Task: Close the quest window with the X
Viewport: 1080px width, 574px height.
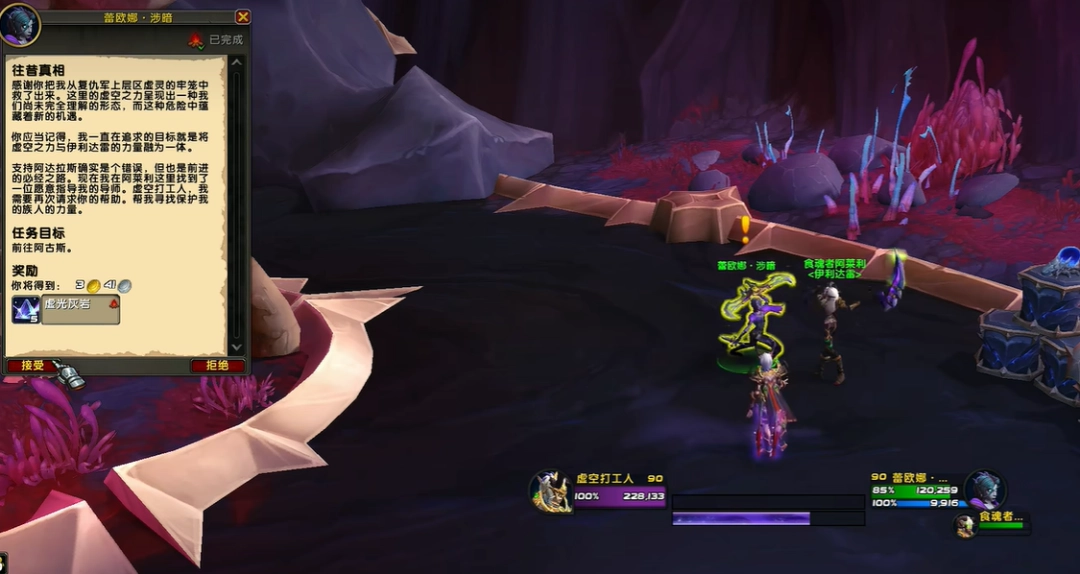Action: coord(242,17)
